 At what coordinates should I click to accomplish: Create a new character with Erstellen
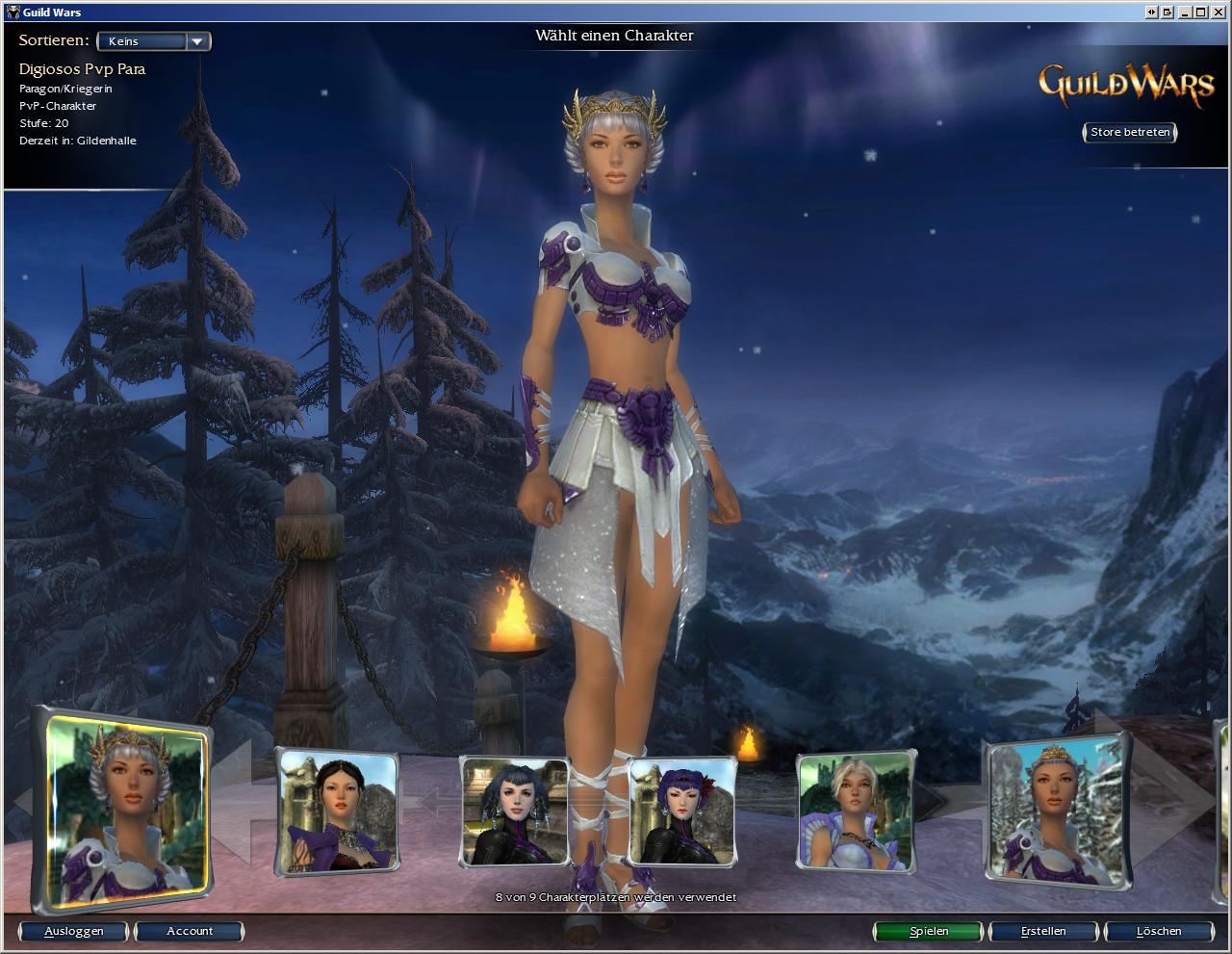click(x=1043, y=931)
